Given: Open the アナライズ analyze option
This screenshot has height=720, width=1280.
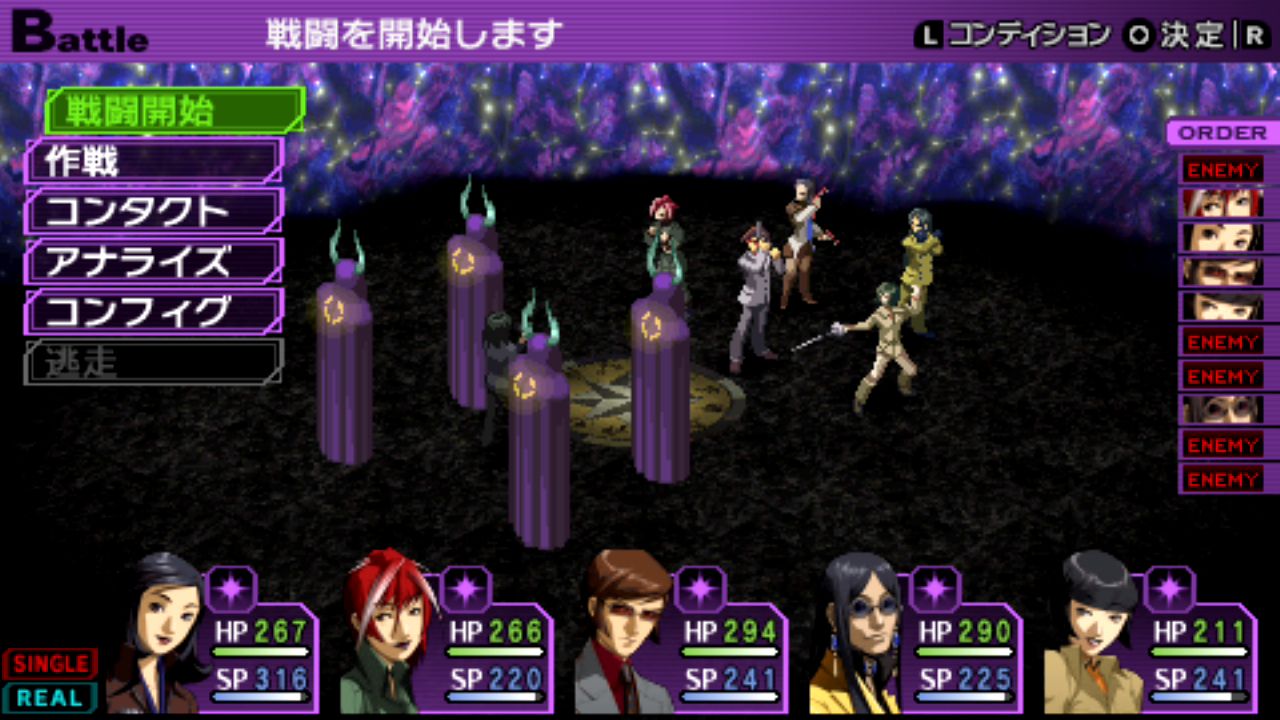Looking at the screenshot, I should click(154, 262).
